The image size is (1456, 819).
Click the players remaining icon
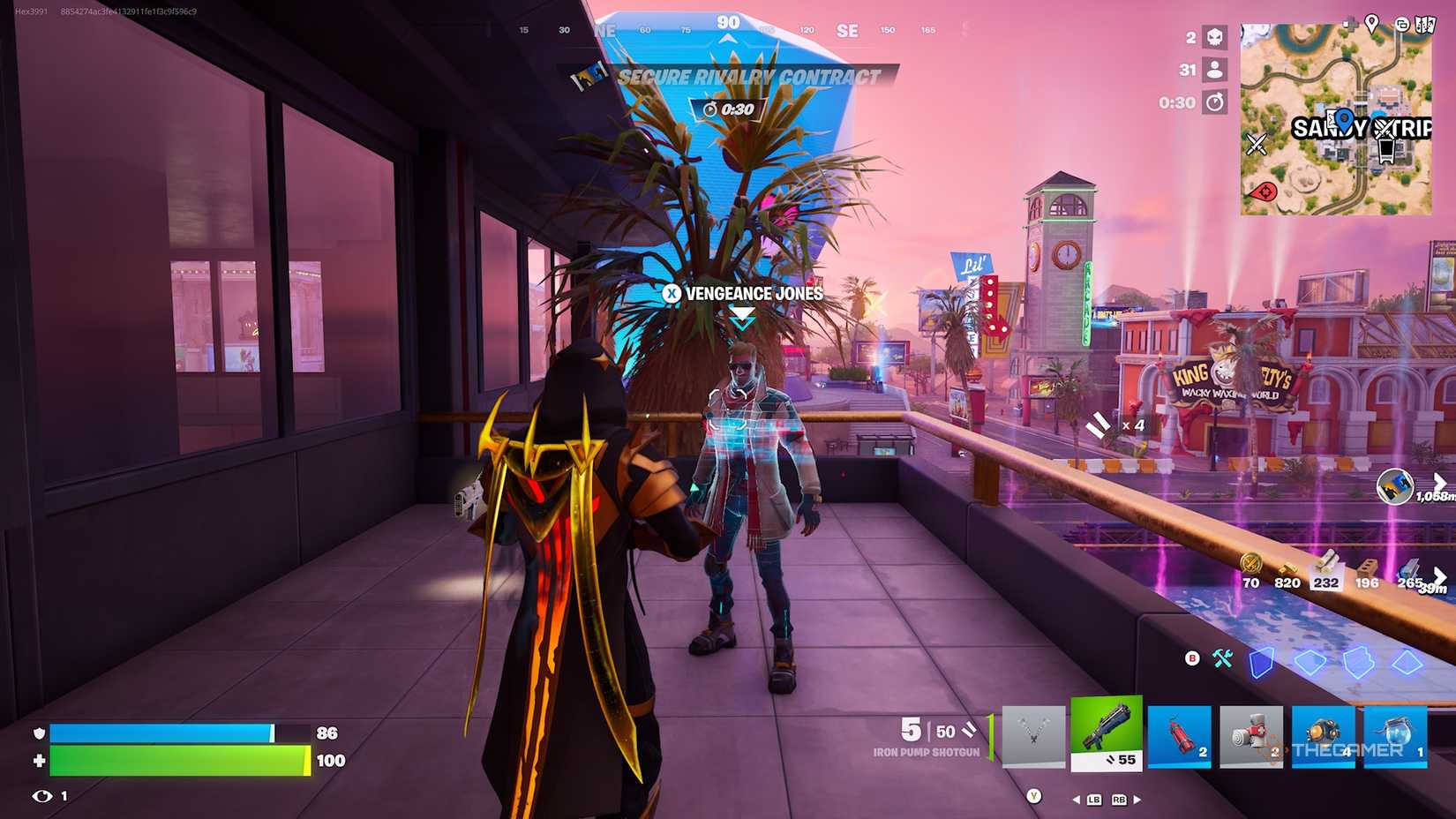[1214, 70]
